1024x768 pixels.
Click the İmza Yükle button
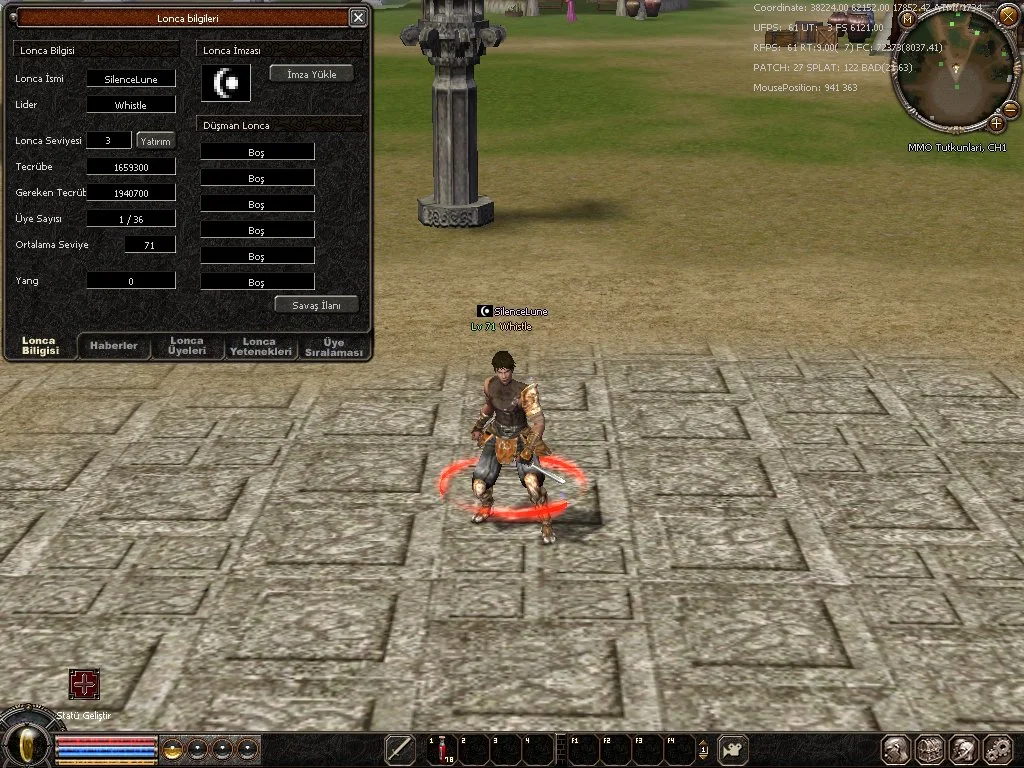(312, 73)
